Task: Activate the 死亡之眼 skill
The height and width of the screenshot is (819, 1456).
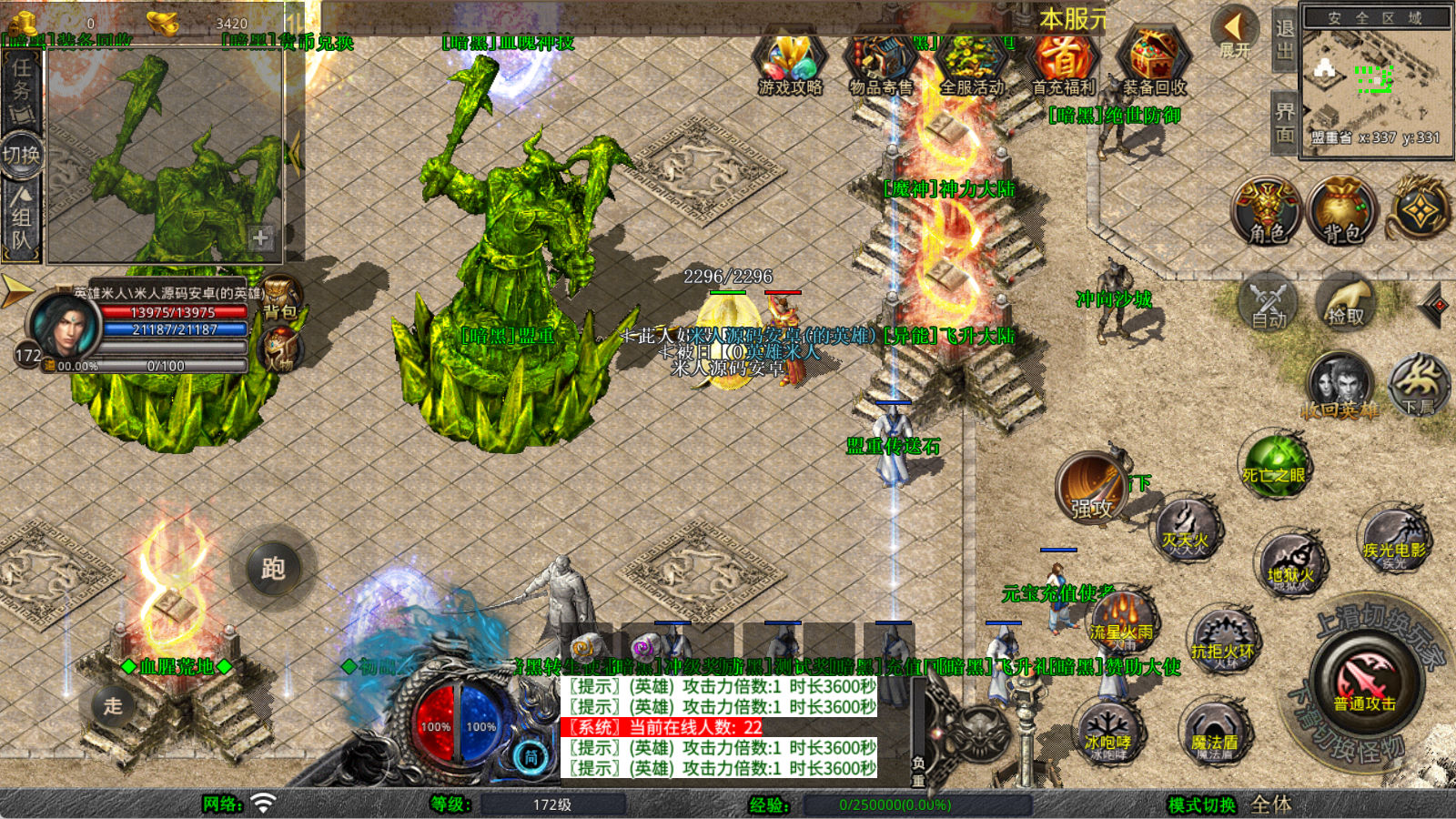Action: [1275, 464]
